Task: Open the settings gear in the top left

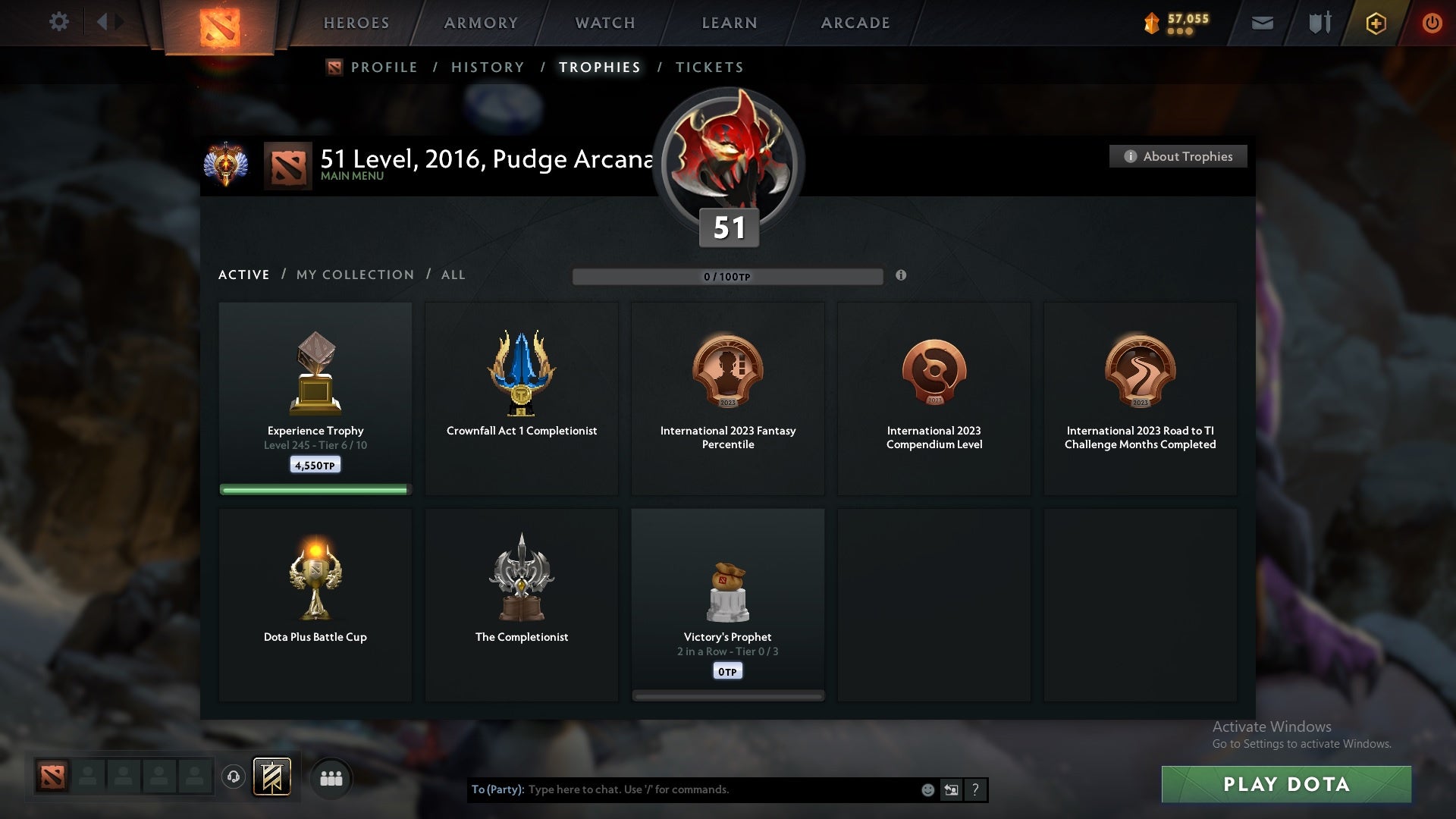Action: (x=59, y=21)
